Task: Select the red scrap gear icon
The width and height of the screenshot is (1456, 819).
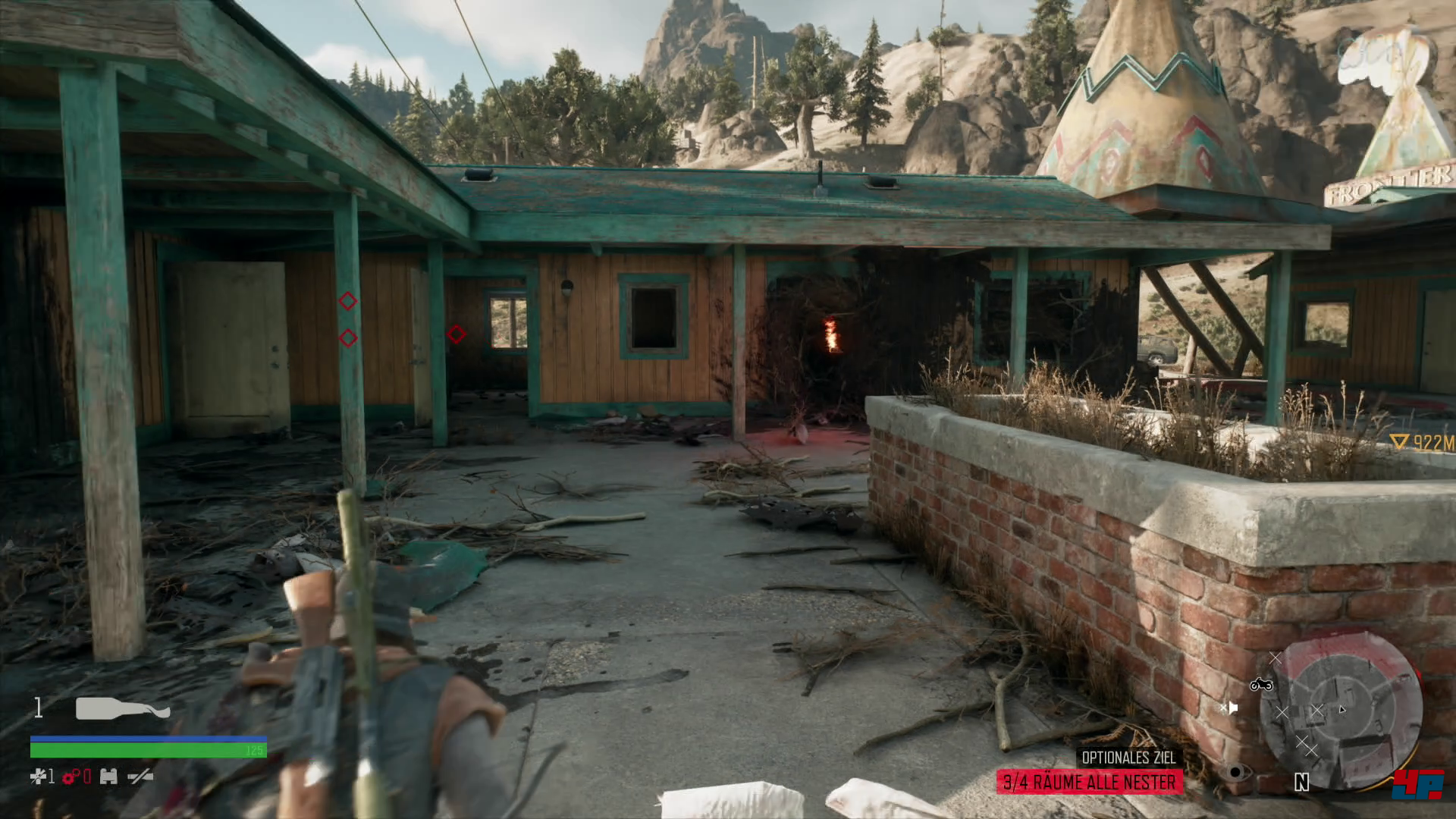Action: tap(72, 776)
